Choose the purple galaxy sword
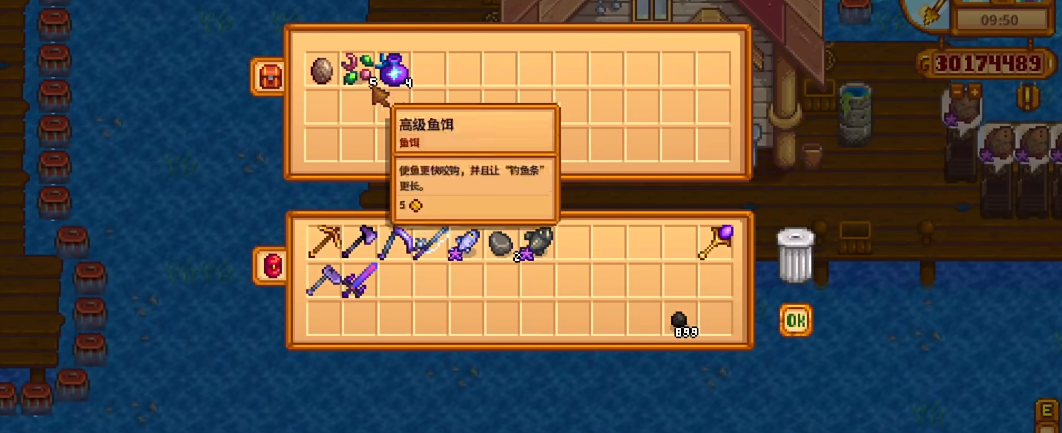The height and width of the screenshot is (433, 1062). [x=358, y=281]
